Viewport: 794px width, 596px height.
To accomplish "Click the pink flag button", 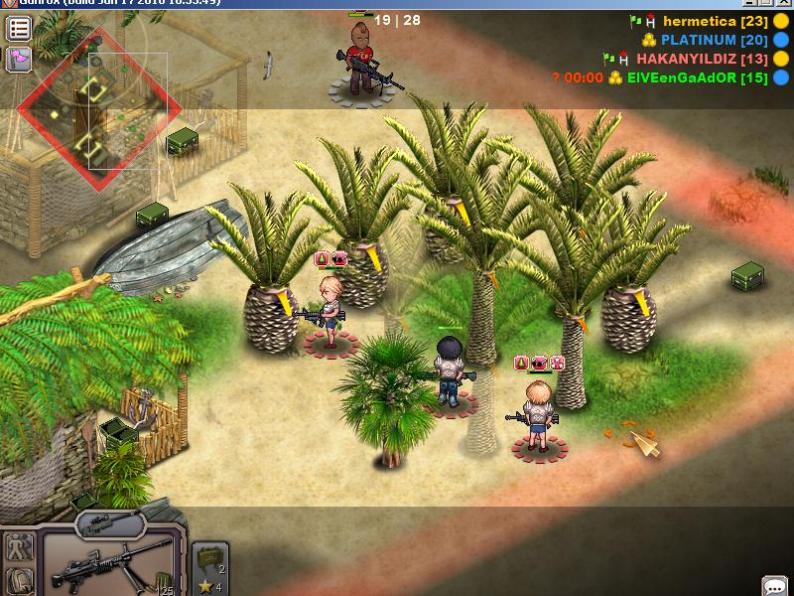I will click(19, 60).
